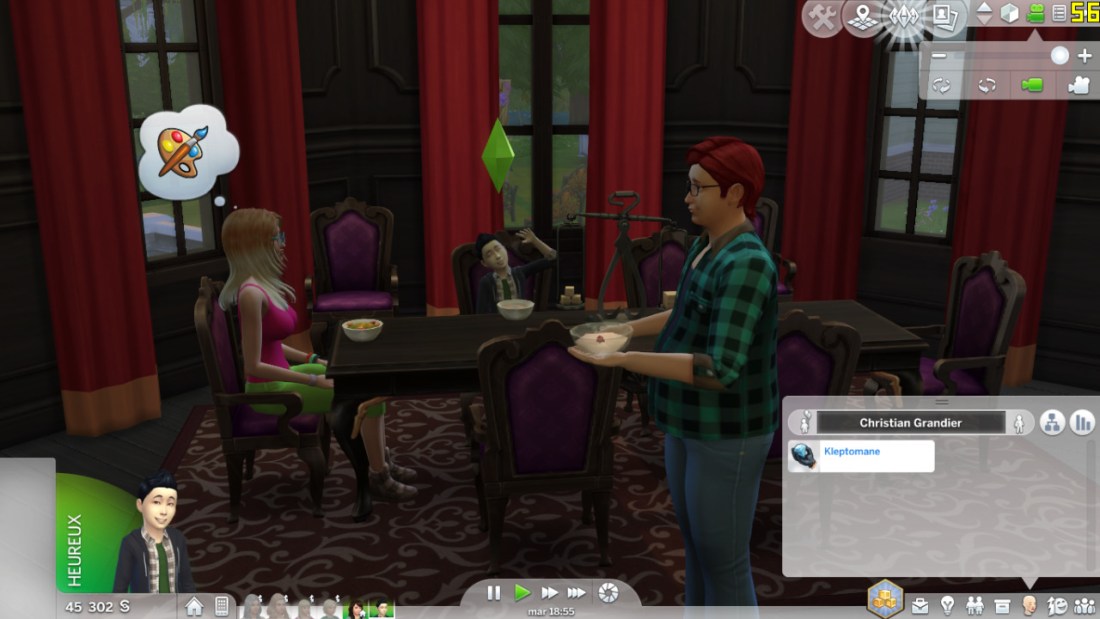This screenshot has height=619, width=1100.
Task: Open the family tree button
Action: click(x=1052, y=423)
